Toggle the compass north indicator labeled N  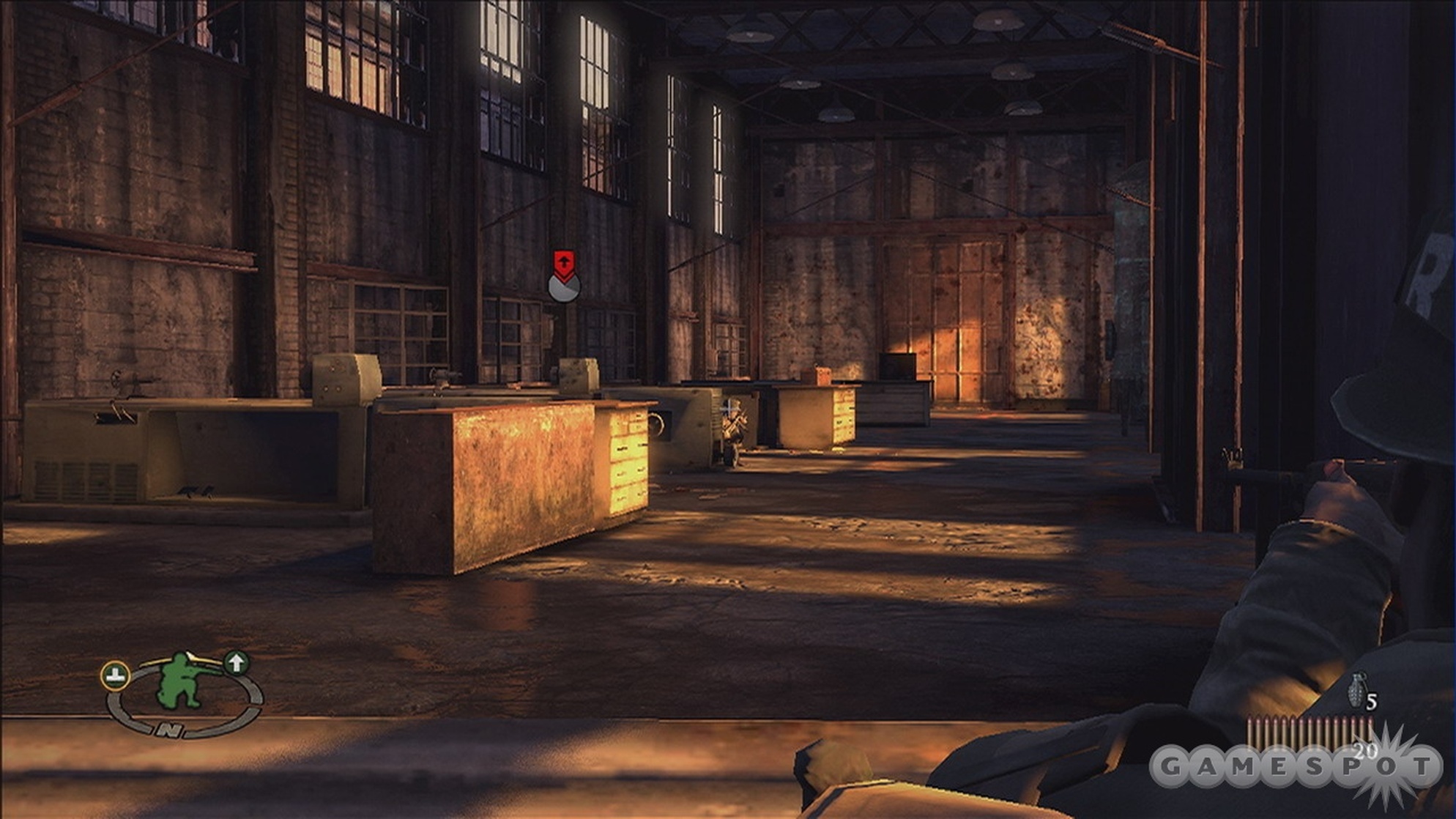(169, 729)
